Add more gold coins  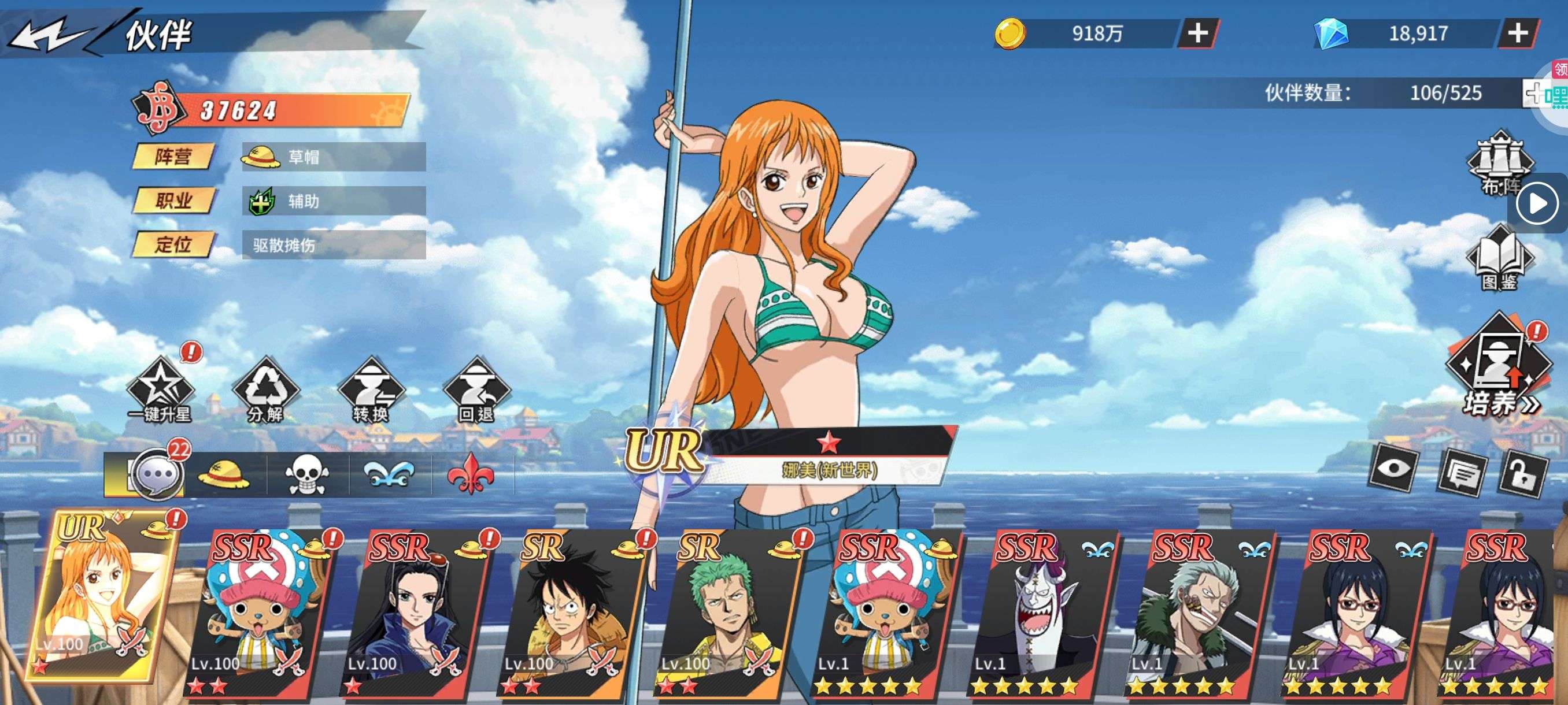coord(1197,33)
